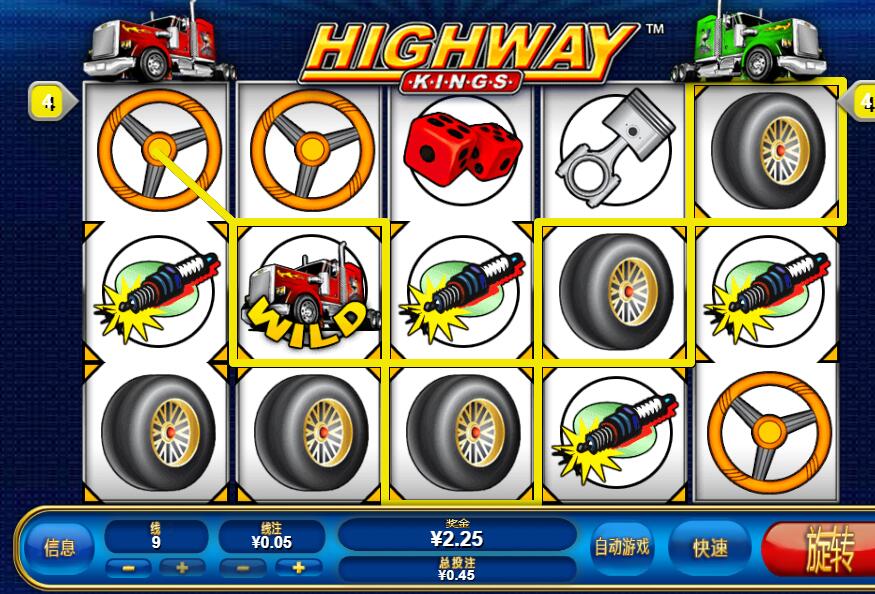Open the 信息 info panel
The image size is (875, 594).
pyautogui.click(x=59, y=547)
